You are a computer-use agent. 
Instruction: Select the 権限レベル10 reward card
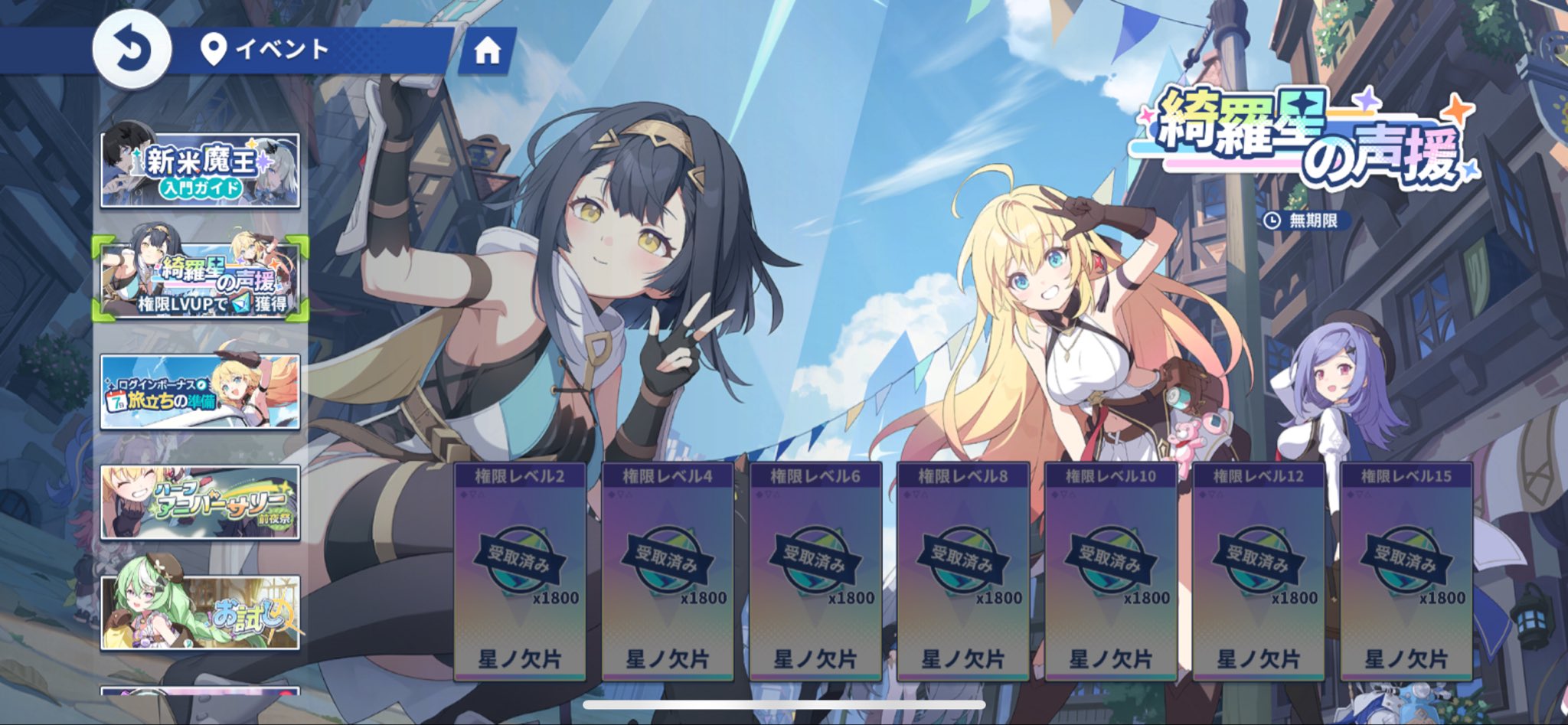coord(1111,571)
